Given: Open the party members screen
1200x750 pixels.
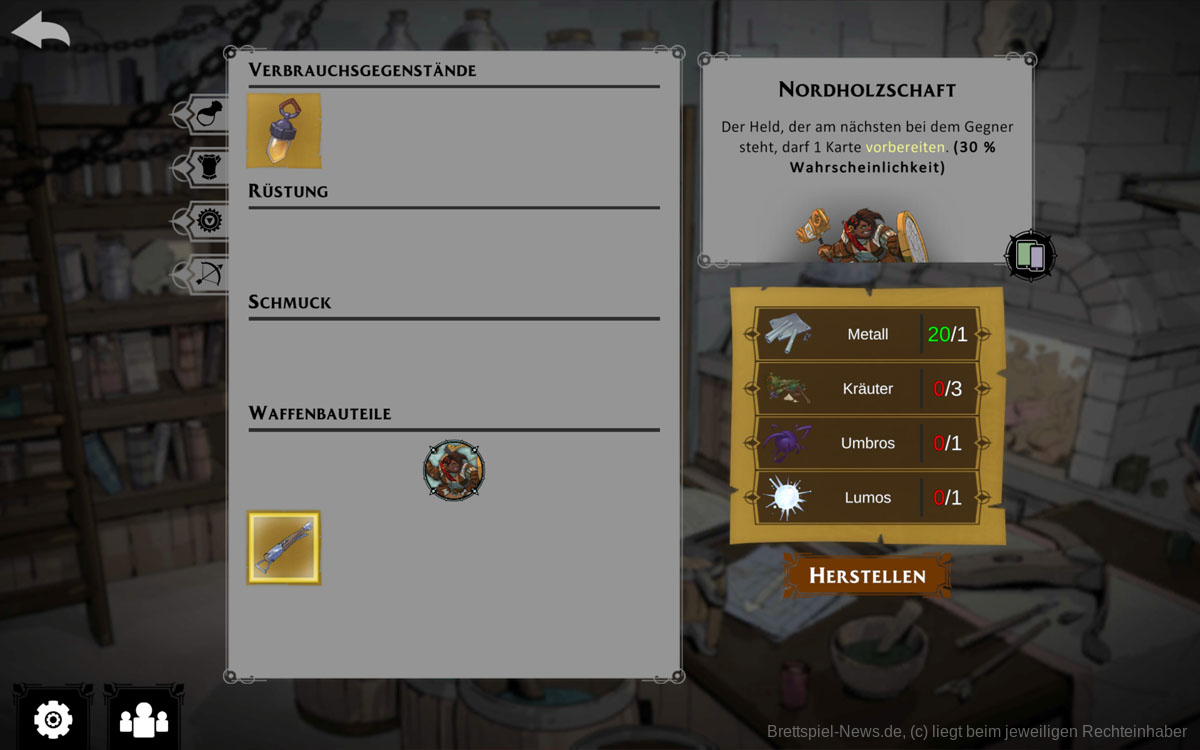Looking at the screenshot, I should point(144,718).
